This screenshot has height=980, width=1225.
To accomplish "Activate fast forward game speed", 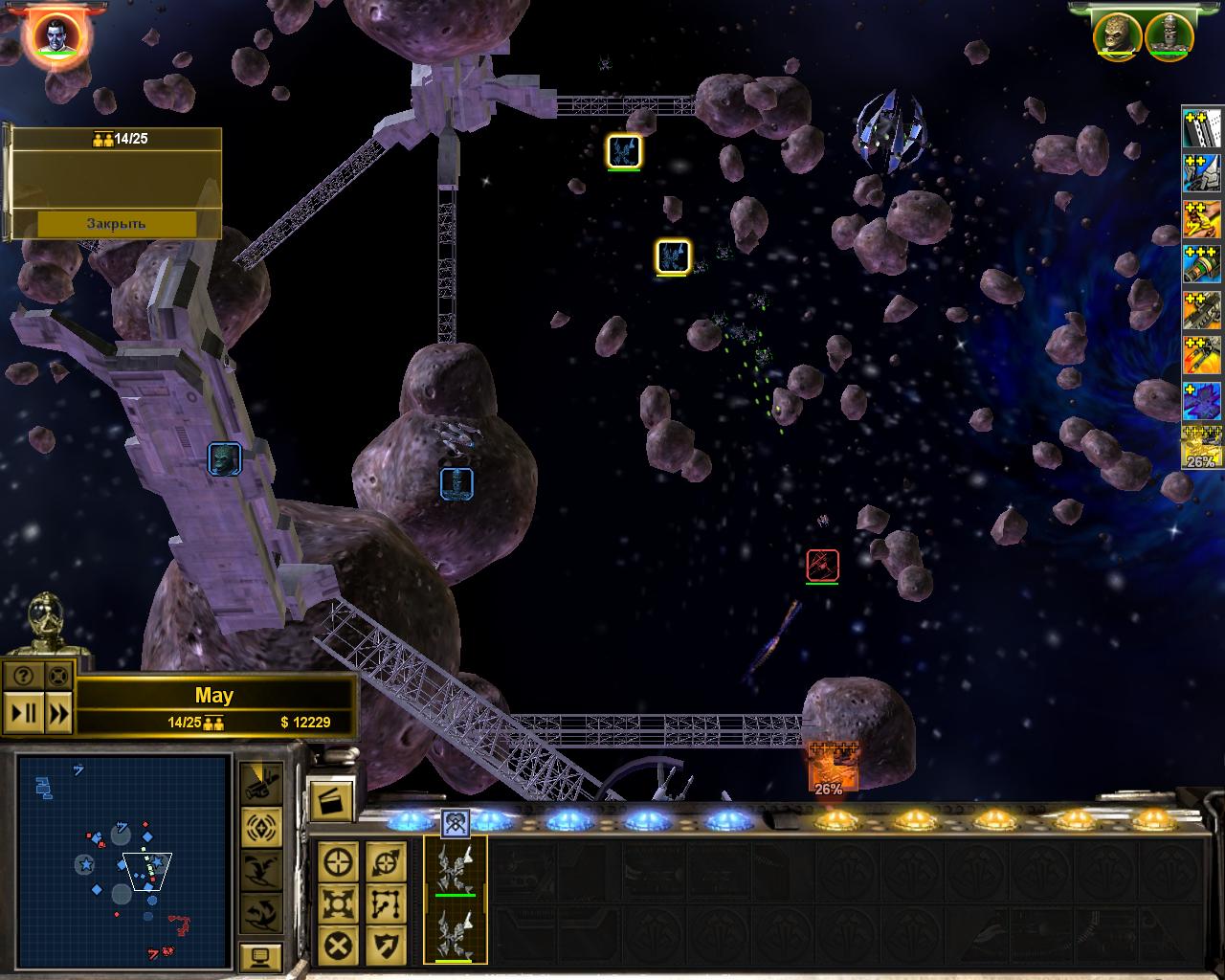I will point(58,713).
